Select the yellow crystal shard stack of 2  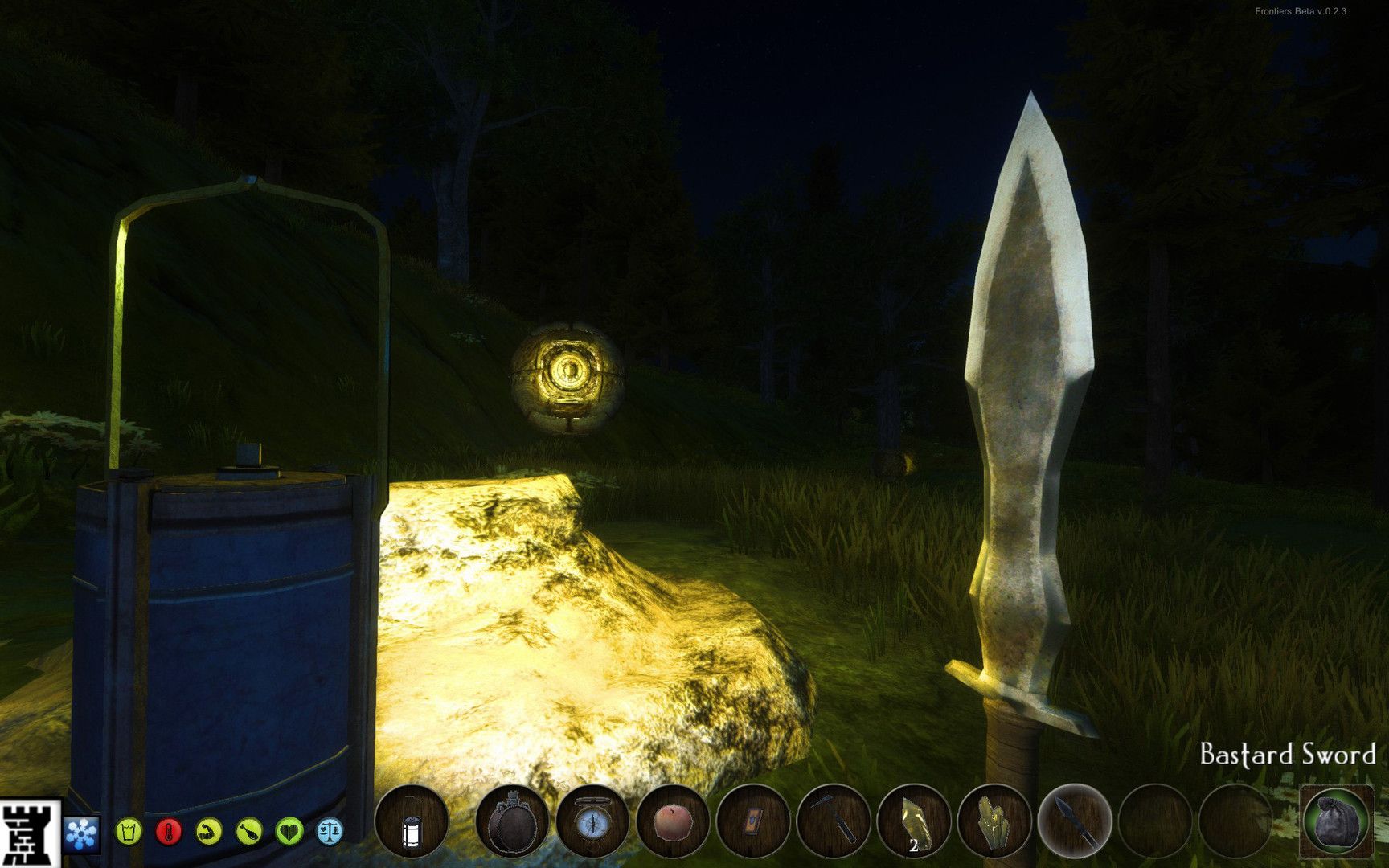(914, 823)
